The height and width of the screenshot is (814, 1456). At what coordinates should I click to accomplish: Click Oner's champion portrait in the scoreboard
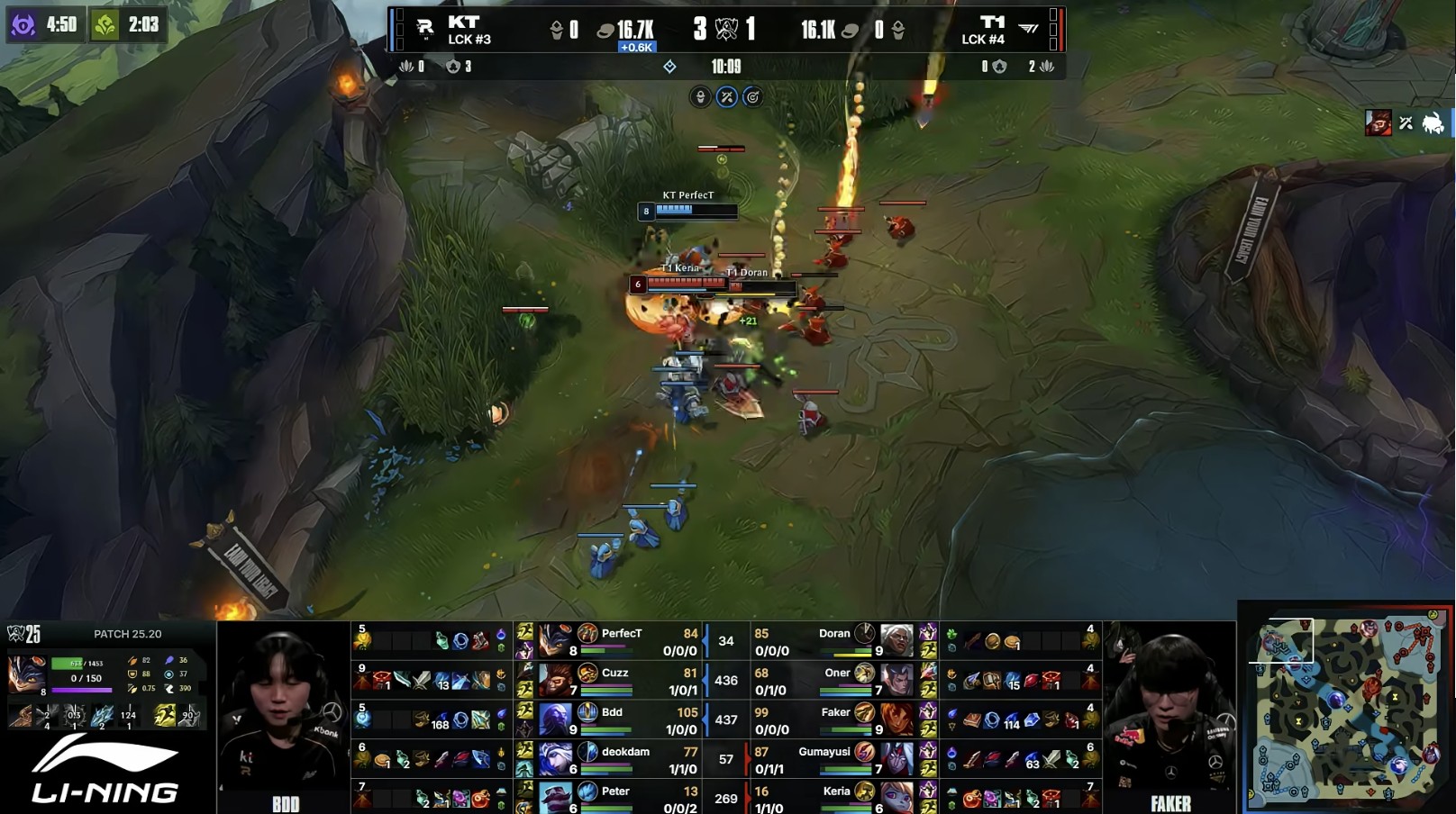[x=896, y=680]
